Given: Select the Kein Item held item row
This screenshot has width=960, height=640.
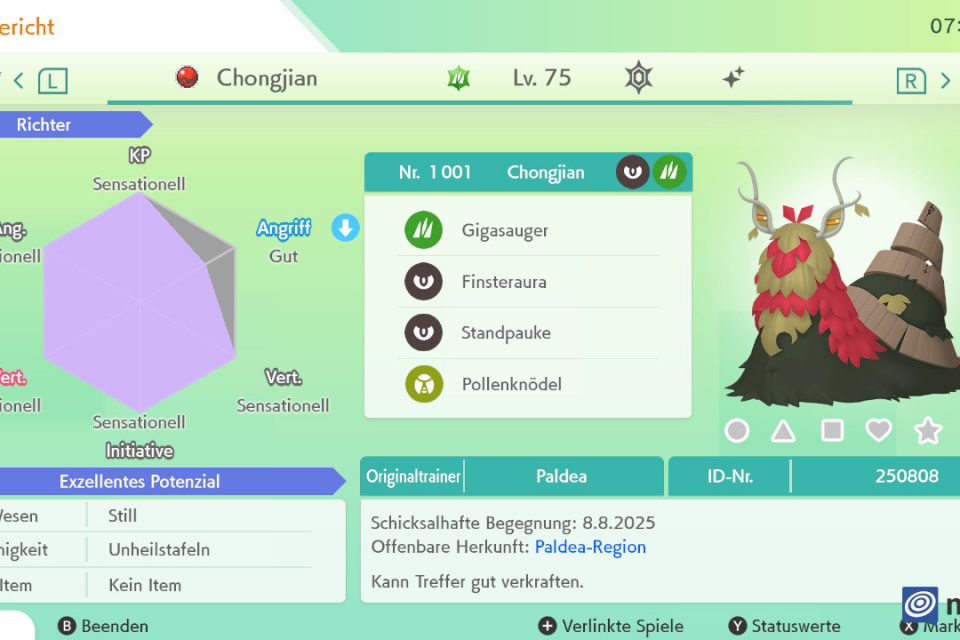Looking at the screenshot, I should point(145,585).
